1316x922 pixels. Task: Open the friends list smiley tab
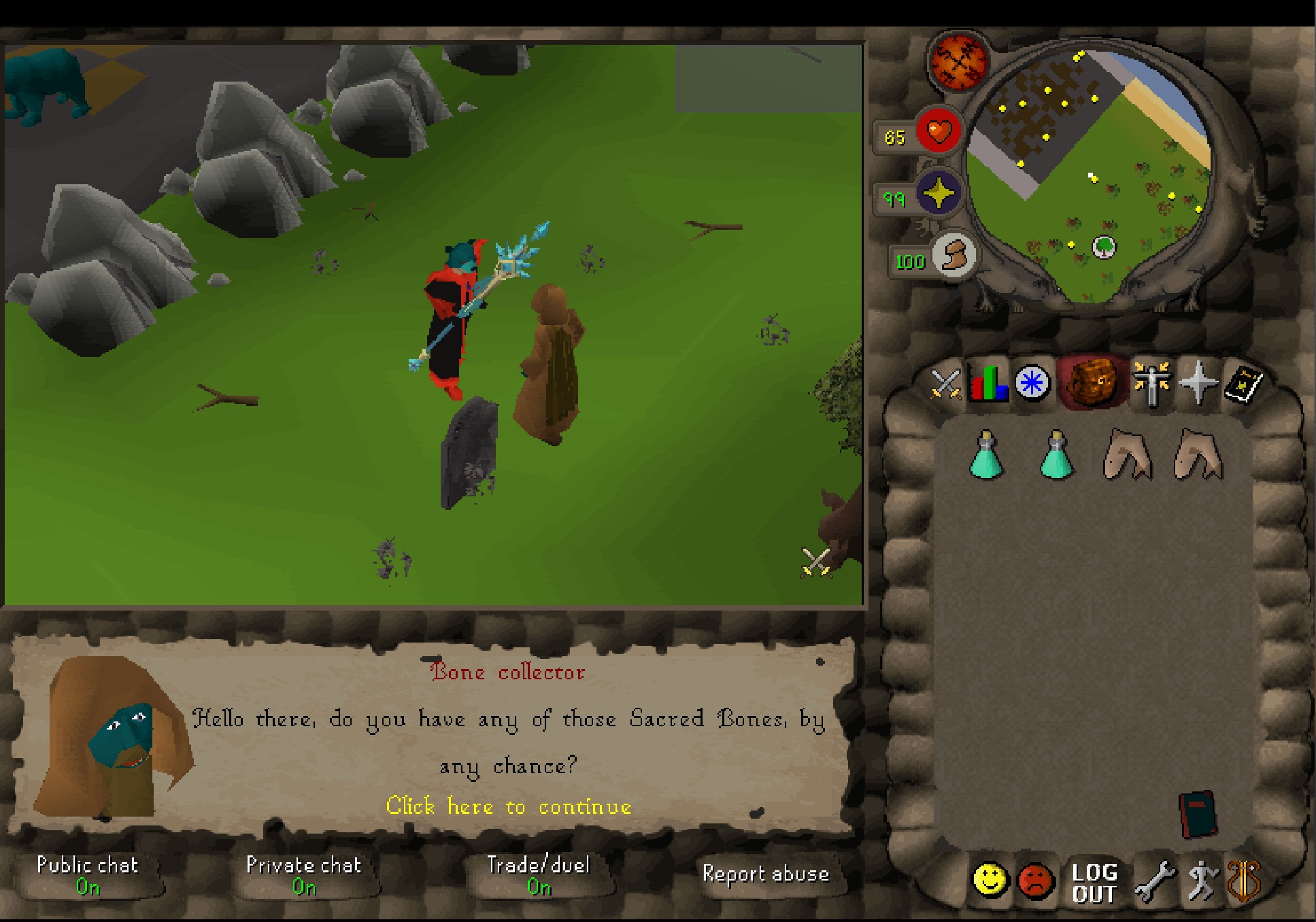tap(990, 881)
